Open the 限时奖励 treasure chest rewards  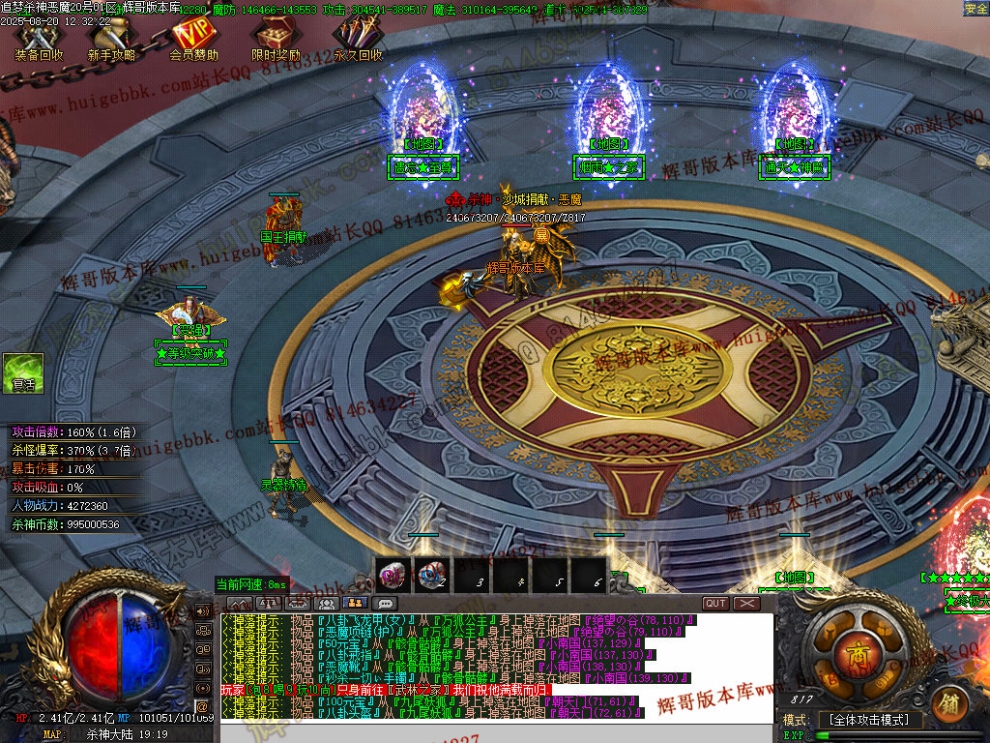tap(275, 40)
